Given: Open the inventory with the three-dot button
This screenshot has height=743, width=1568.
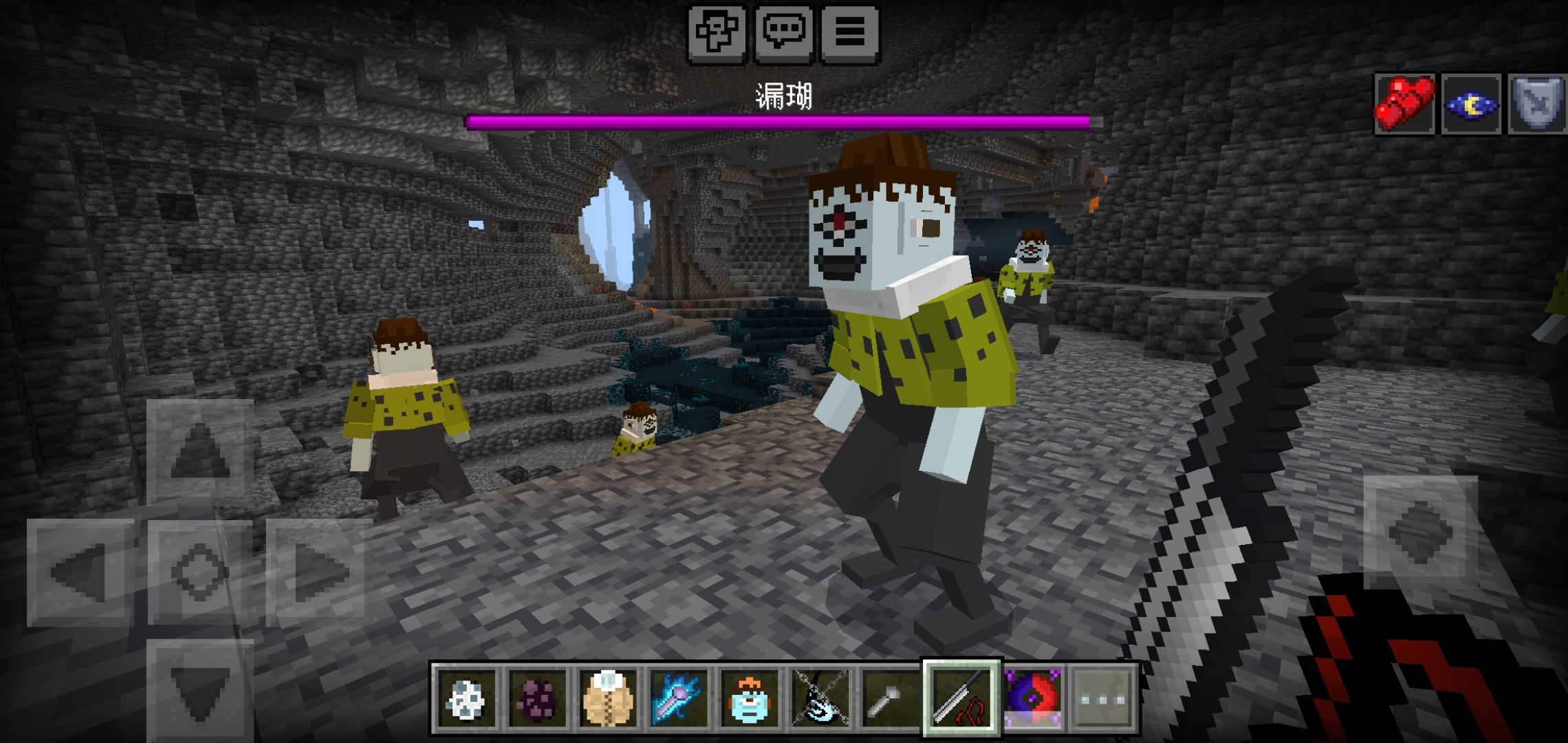Looking at the screenshot, I should (1103, 698).
